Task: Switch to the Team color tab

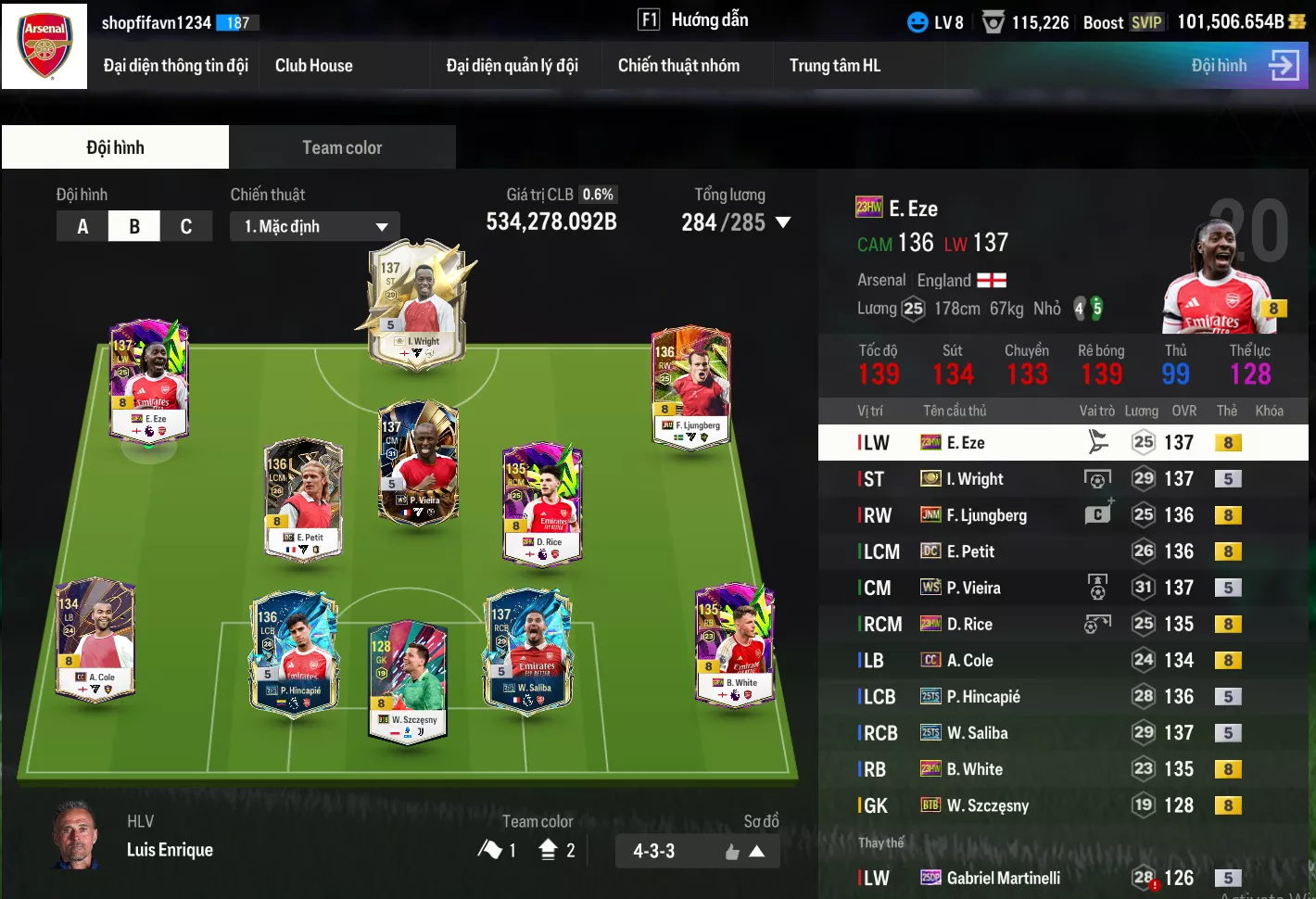Action: [x=342, y=147]
